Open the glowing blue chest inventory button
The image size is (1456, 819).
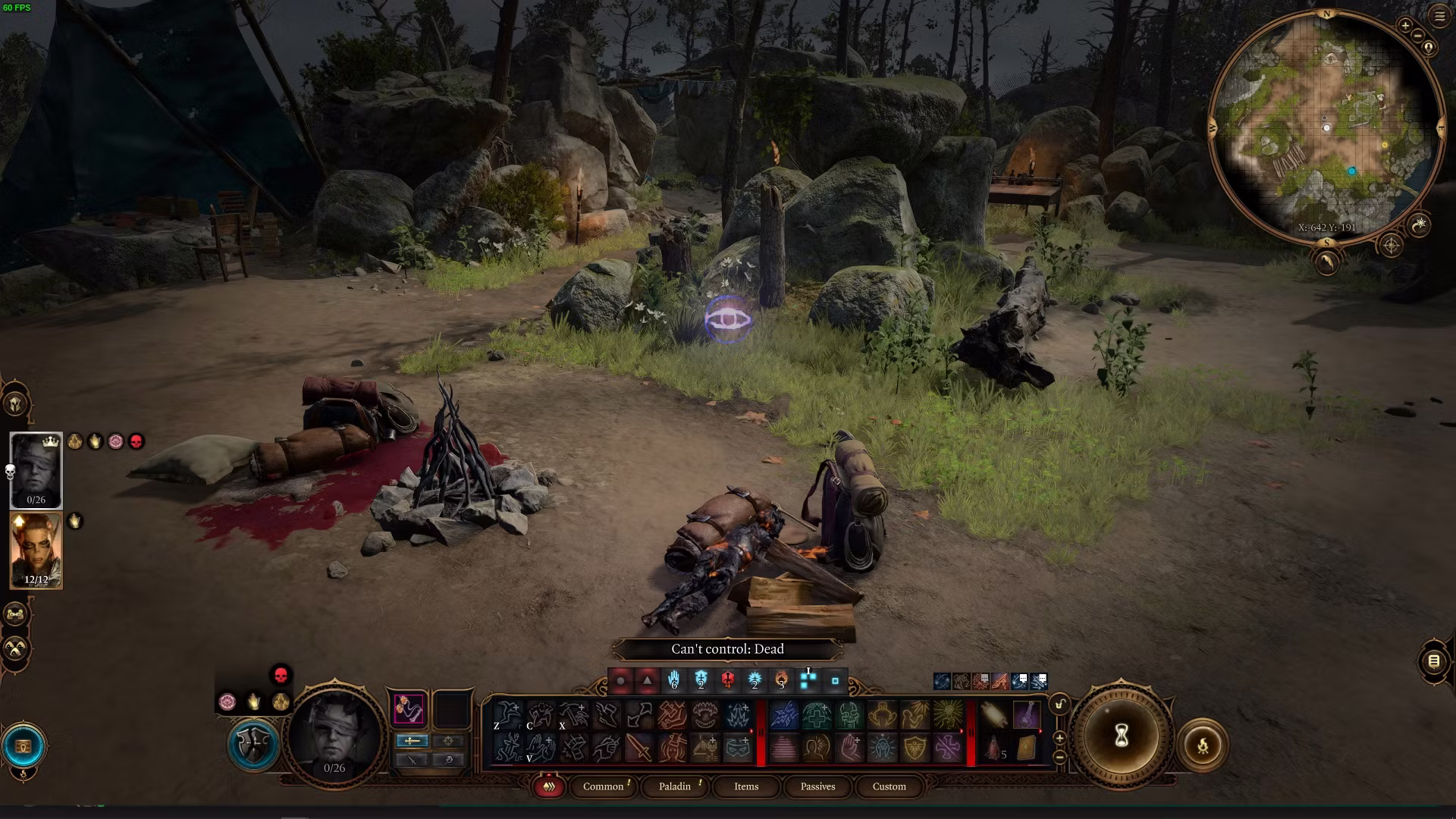tap(24, 746)
